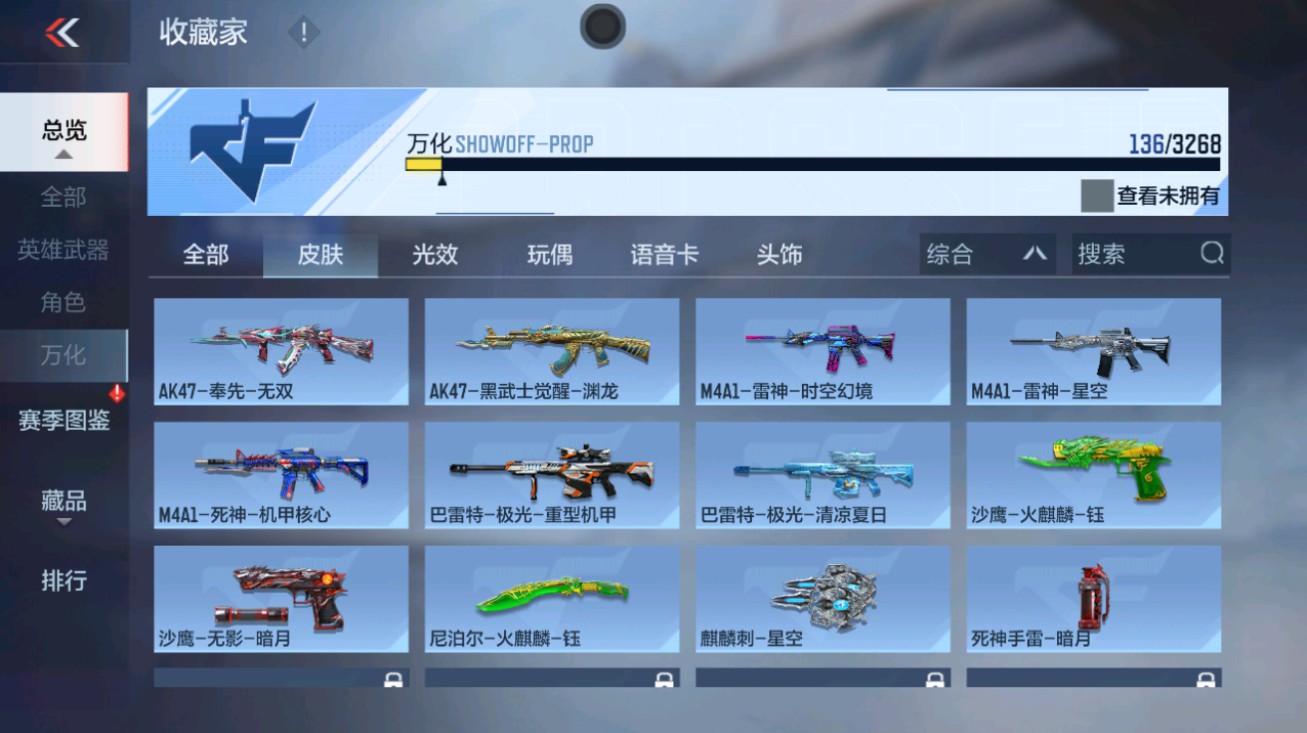
Task: Open the 英雄武器 category in the sidebar
Action: 64,253
